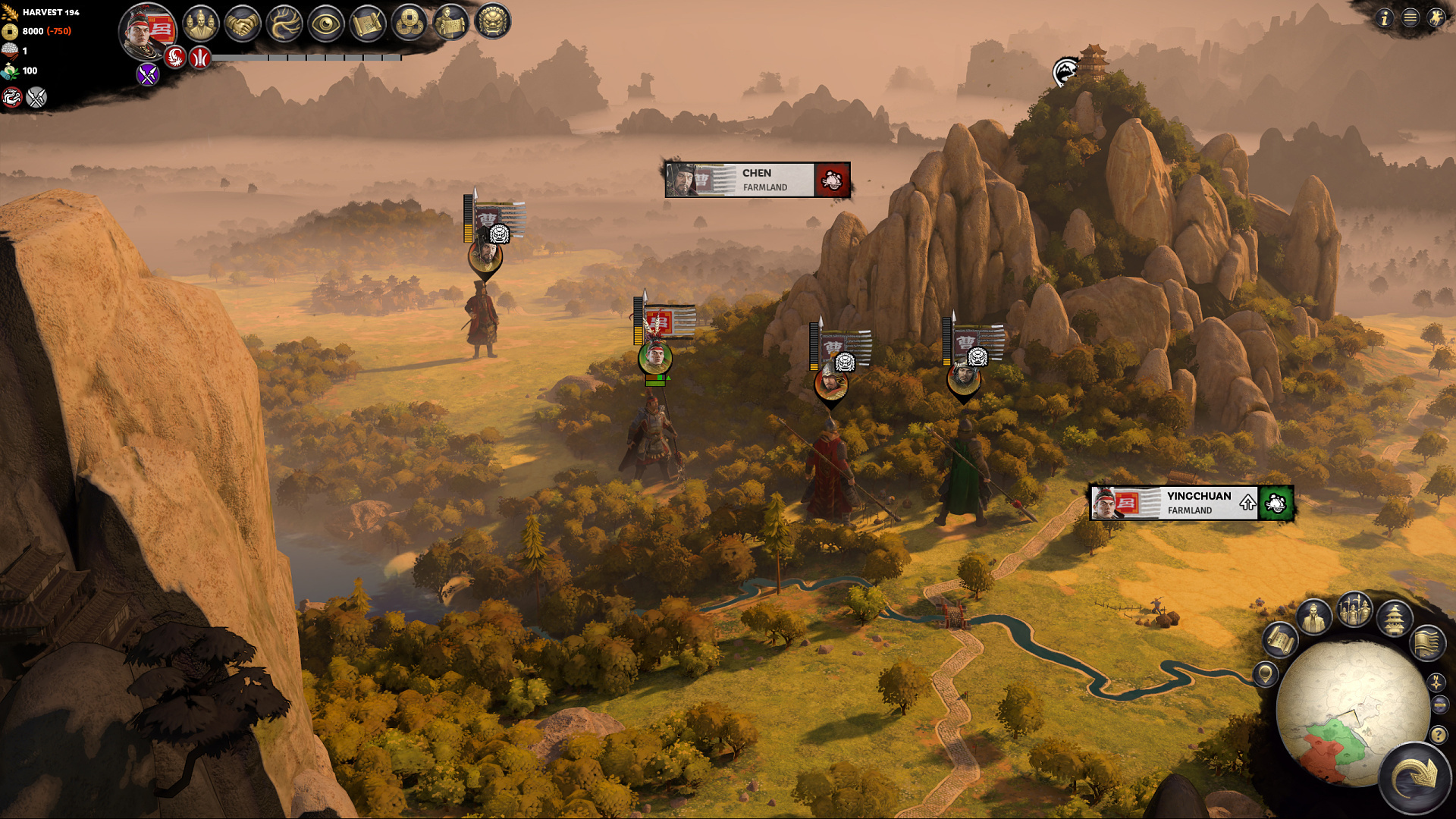Select the Yingchuan farmland settlement label

click(1191, 503)
